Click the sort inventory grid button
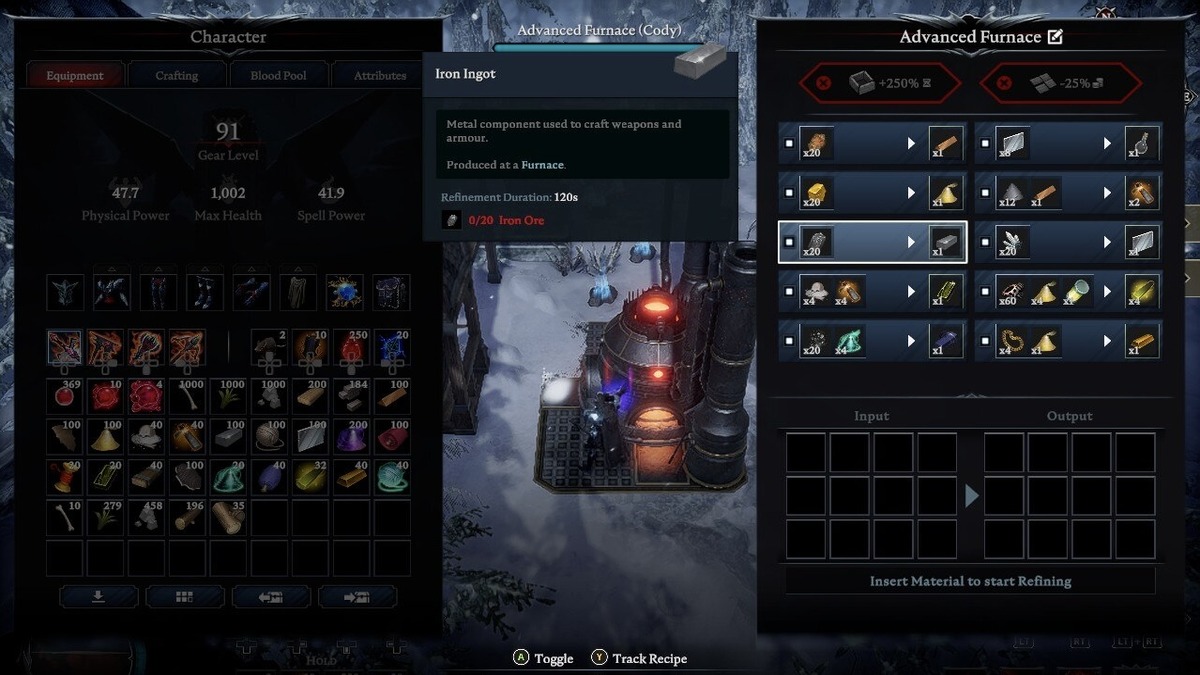 (184, 596)
